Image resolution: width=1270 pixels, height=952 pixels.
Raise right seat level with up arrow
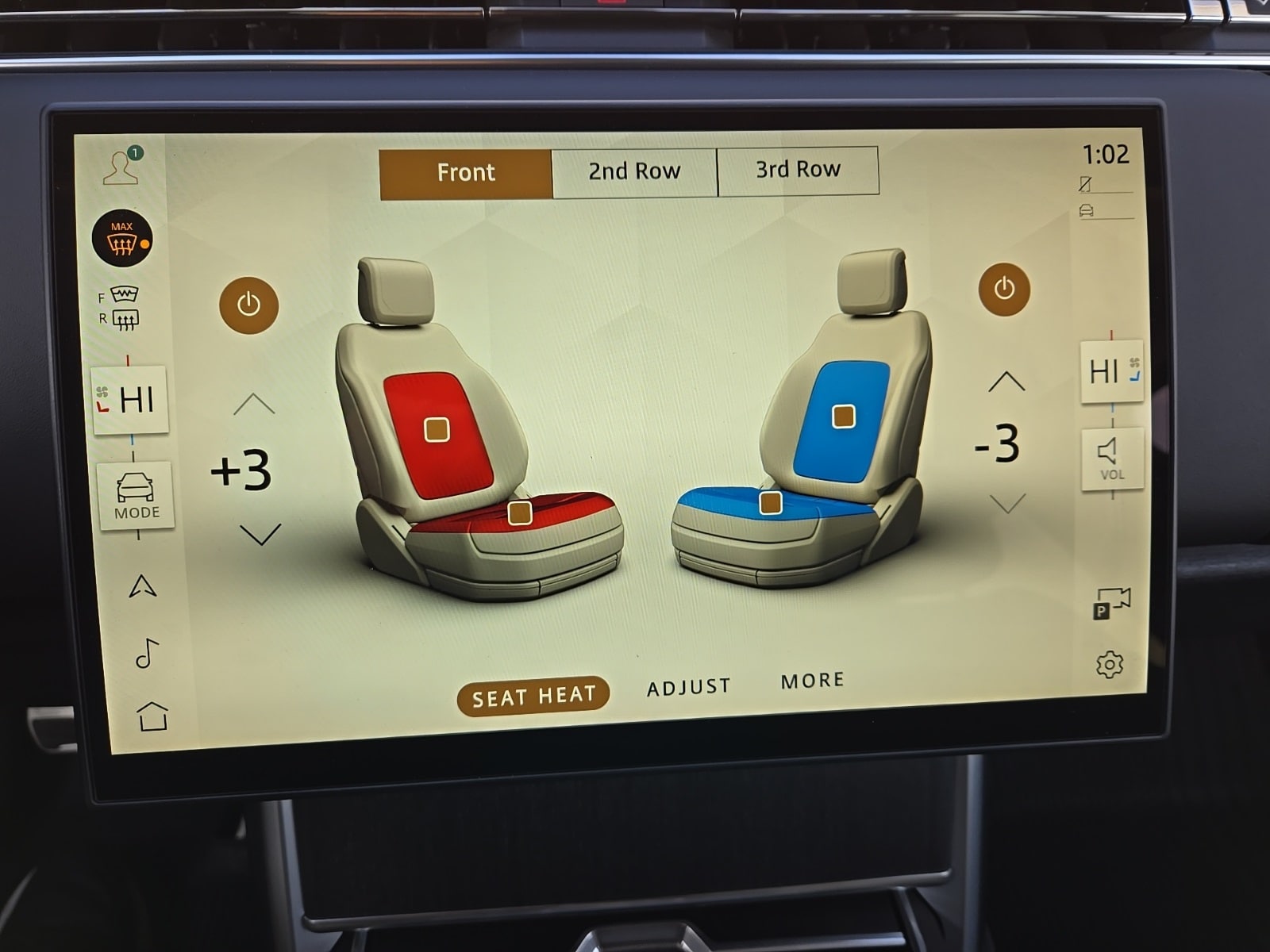(1006, 382)
